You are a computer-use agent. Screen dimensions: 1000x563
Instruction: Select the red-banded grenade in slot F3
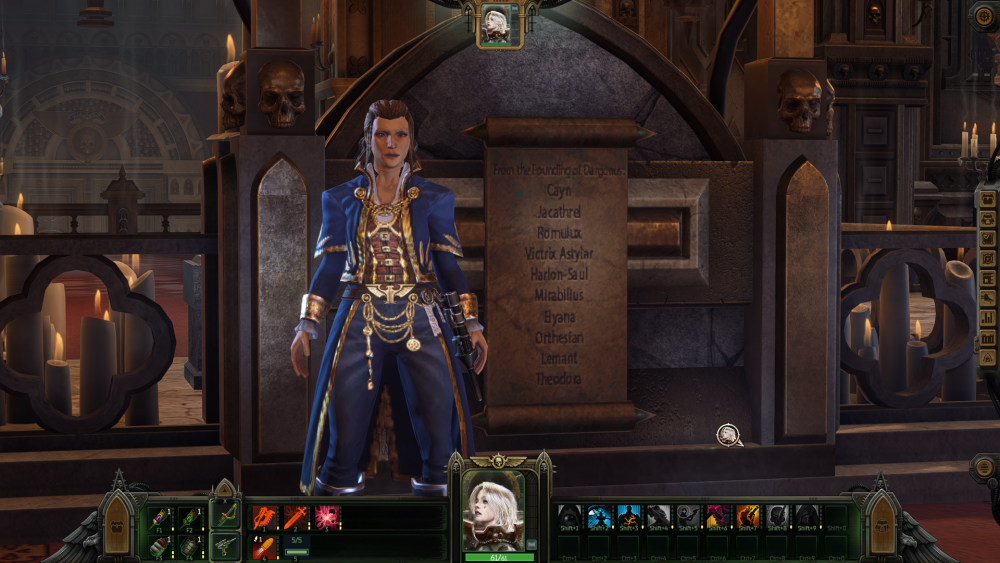click(158, 545)
